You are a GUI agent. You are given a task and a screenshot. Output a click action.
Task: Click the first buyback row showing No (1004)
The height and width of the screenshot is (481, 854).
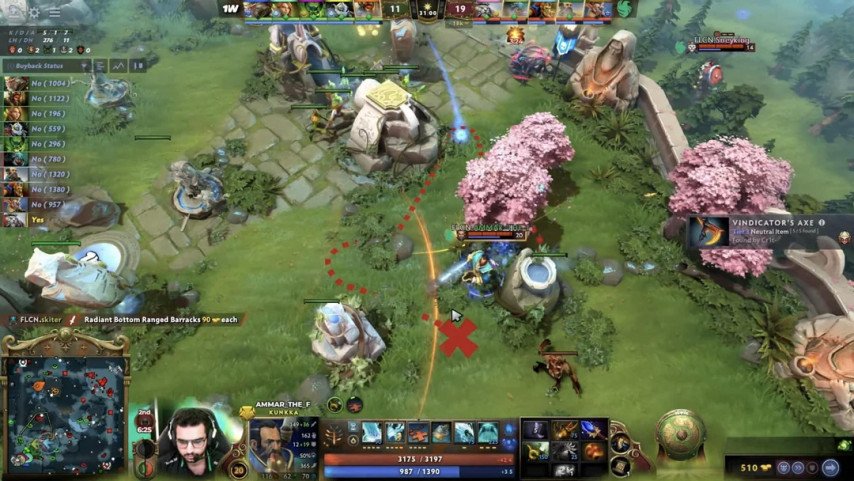40,83
